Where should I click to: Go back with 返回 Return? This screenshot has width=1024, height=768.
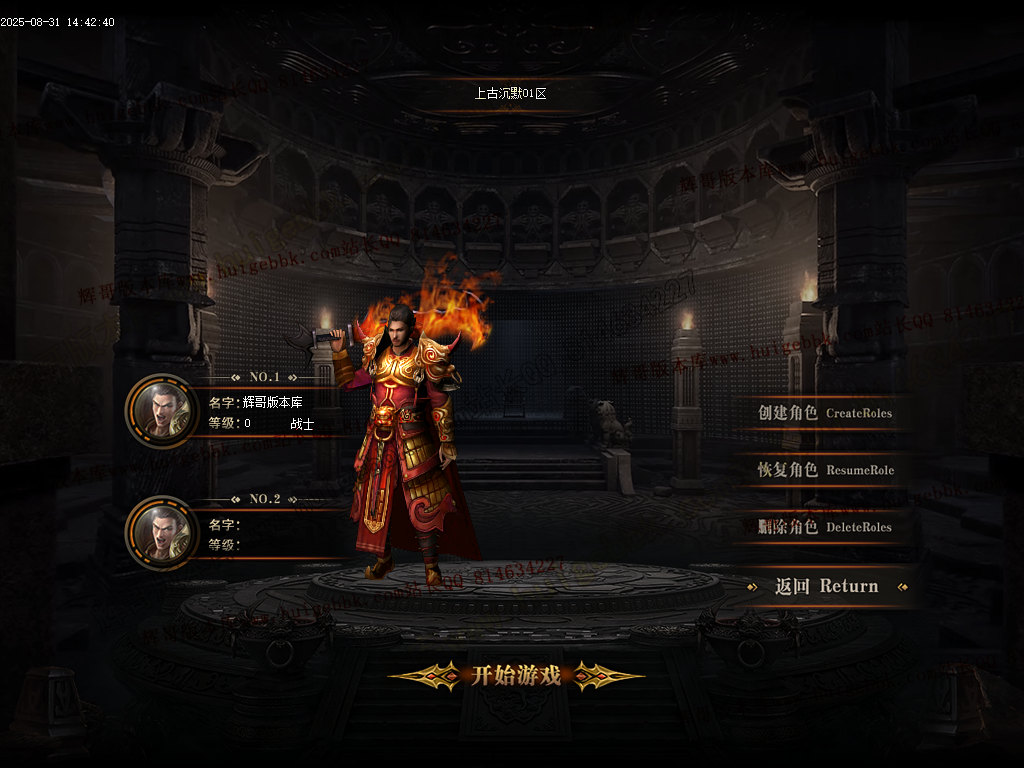827,587
